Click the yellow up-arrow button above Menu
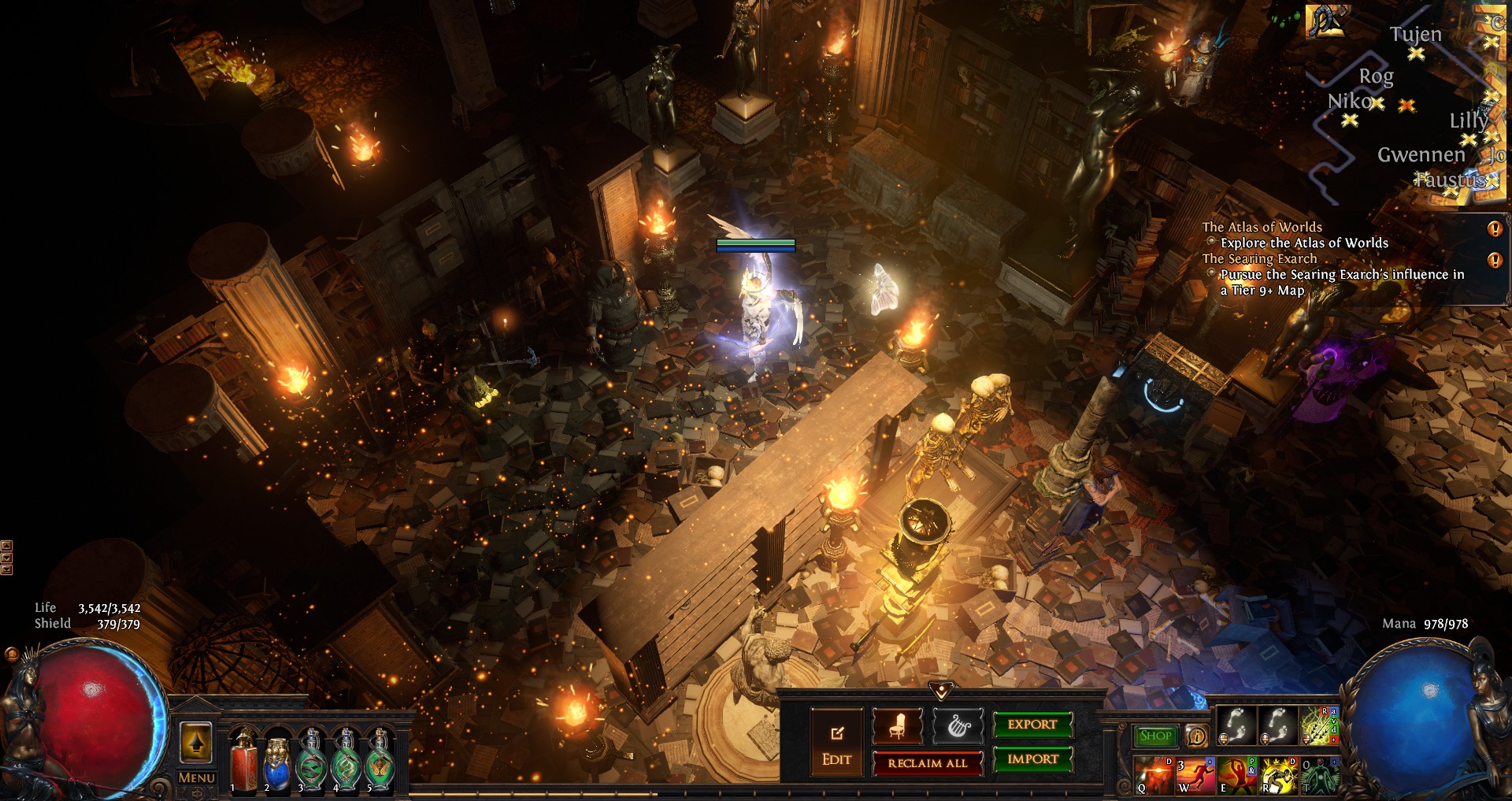Image resolution: width=1512 pixels, height=801 pixels. click(196, 742)
